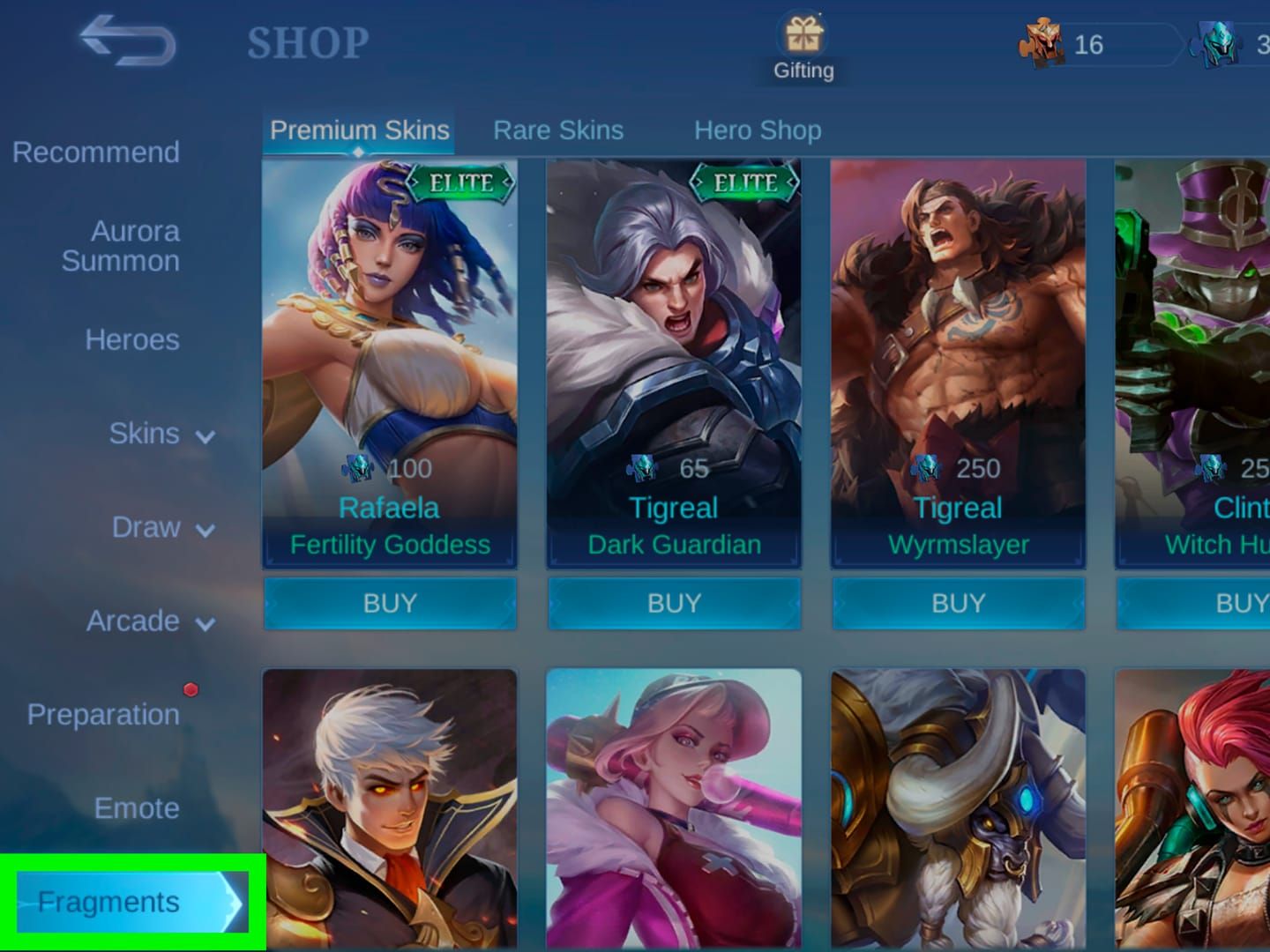Open the Hero Shop tab
The width and height of the screenshot is (1270, 952).
click(x=757, y=130)
